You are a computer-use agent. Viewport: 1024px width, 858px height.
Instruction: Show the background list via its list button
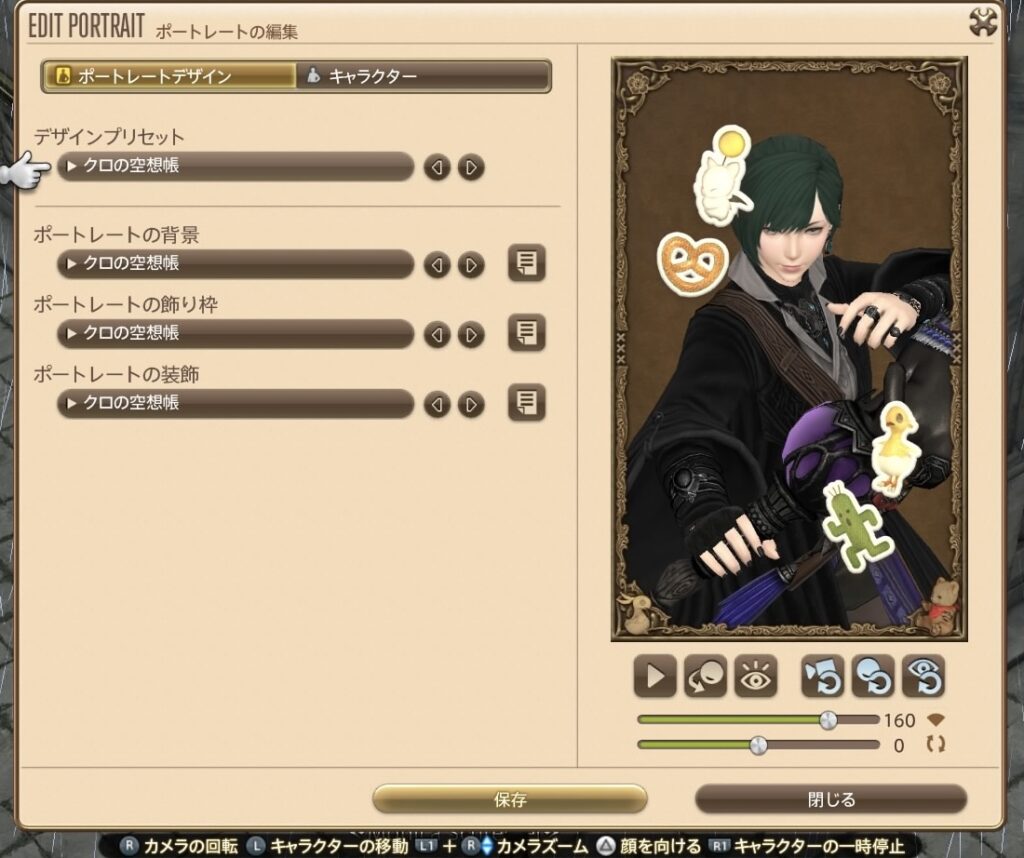click(526, 263)
